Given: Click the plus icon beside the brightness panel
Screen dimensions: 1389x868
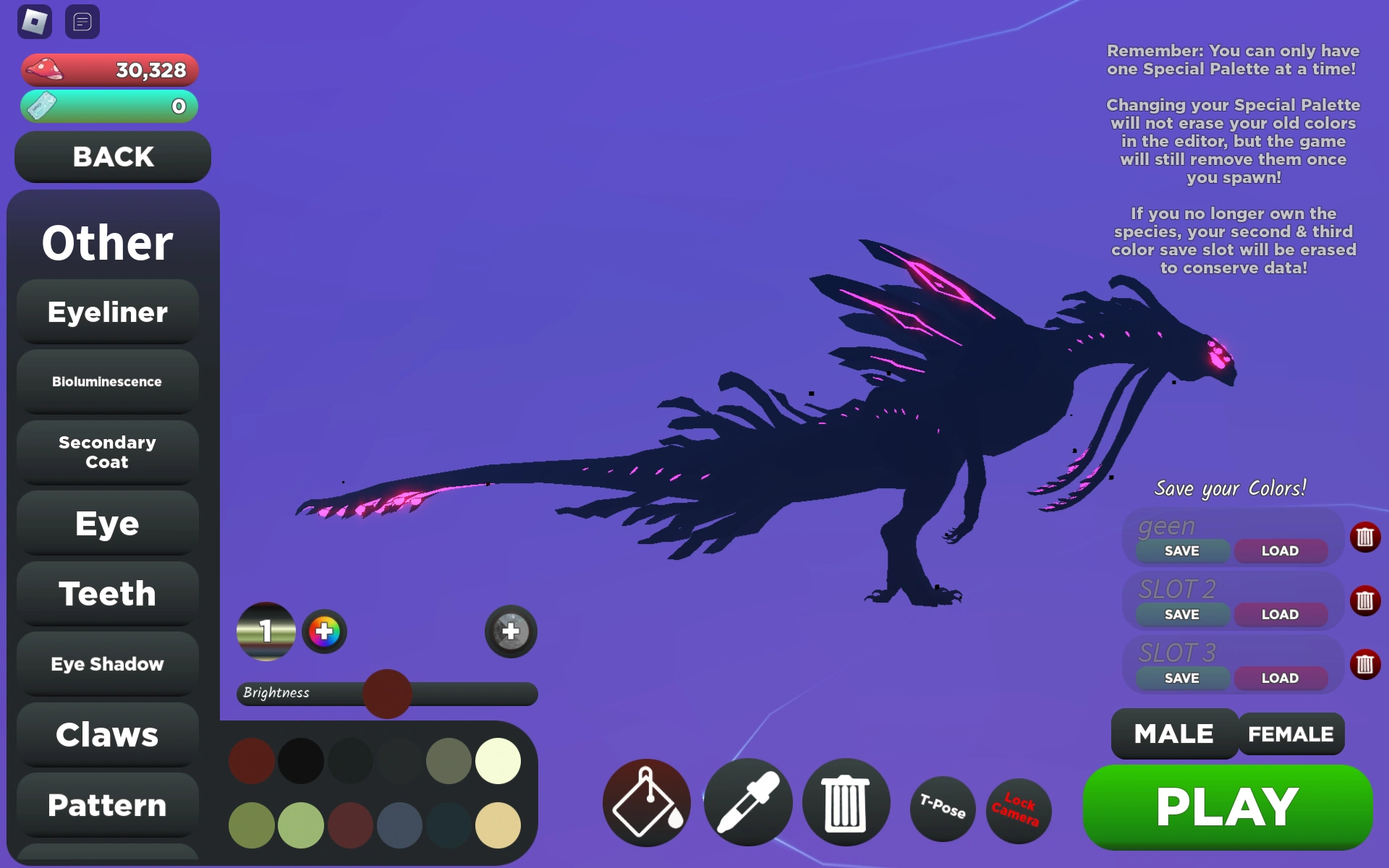Looking at the screenshot, I should click(511, 631).
